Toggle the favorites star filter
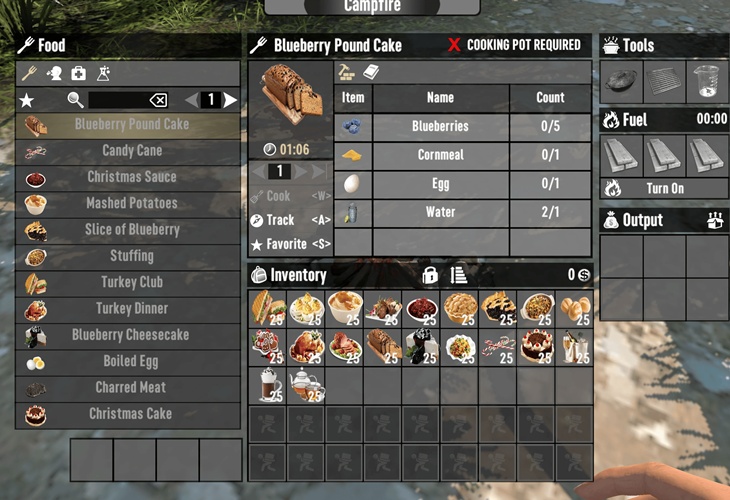Image resolution: width=730 pixels, height=500 pixels. point(27,100)
